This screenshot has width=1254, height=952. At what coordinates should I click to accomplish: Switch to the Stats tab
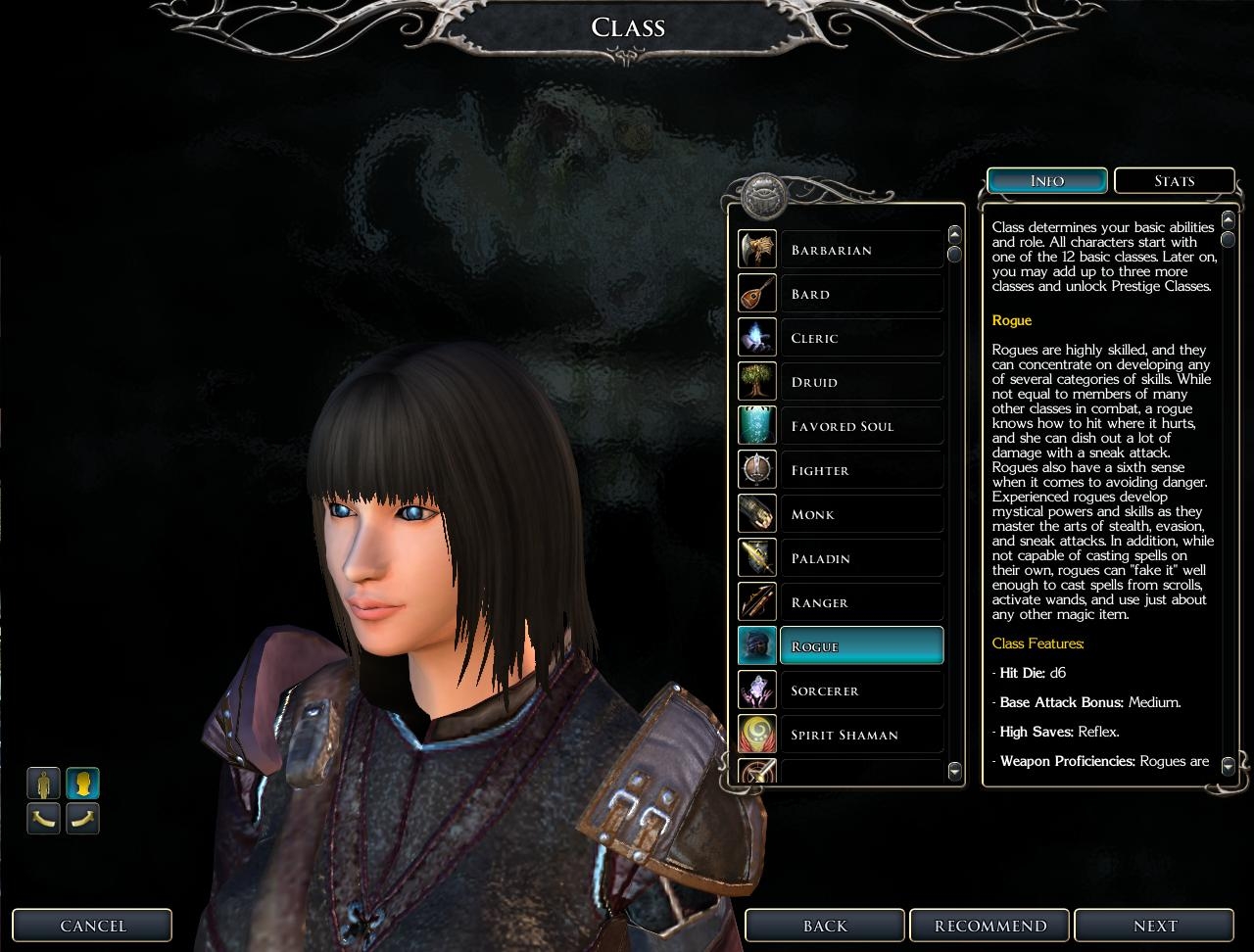point(1174,181)
